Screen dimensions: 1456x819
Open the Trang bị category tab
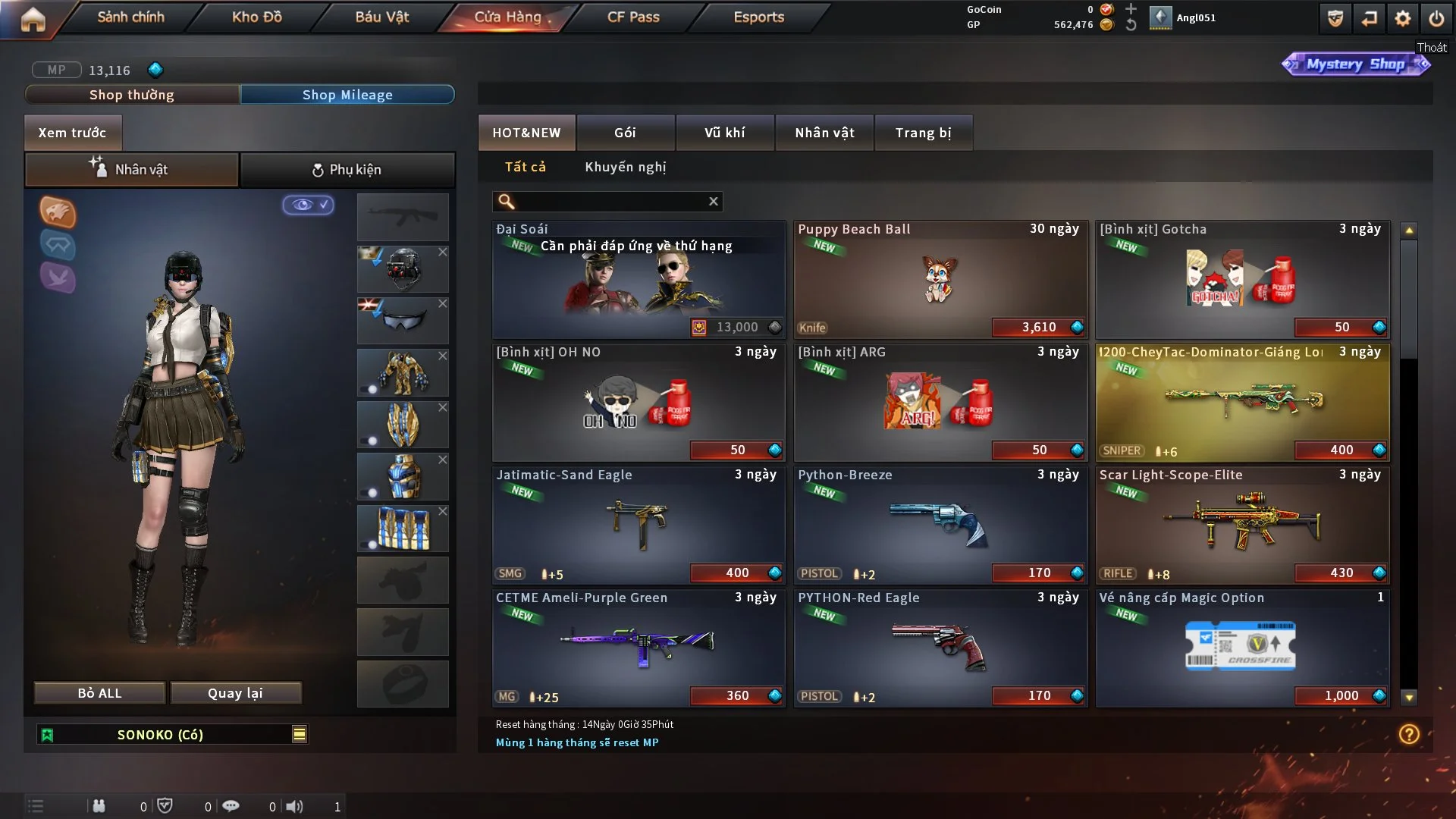[923, 133]
